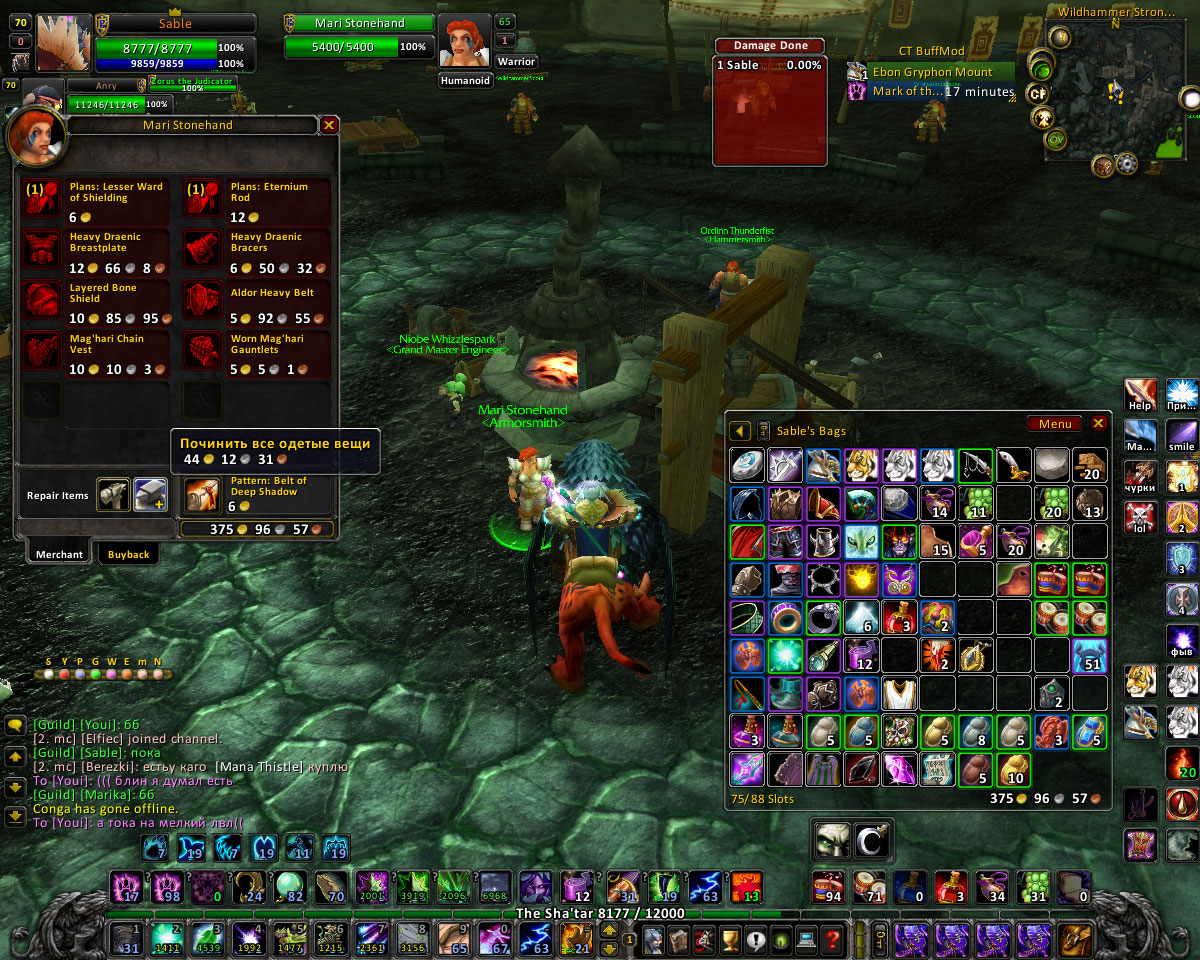Viewport: 1200px width, 960px height.
Task: Click the single item repair hammer button
Action: click(113, 494)
